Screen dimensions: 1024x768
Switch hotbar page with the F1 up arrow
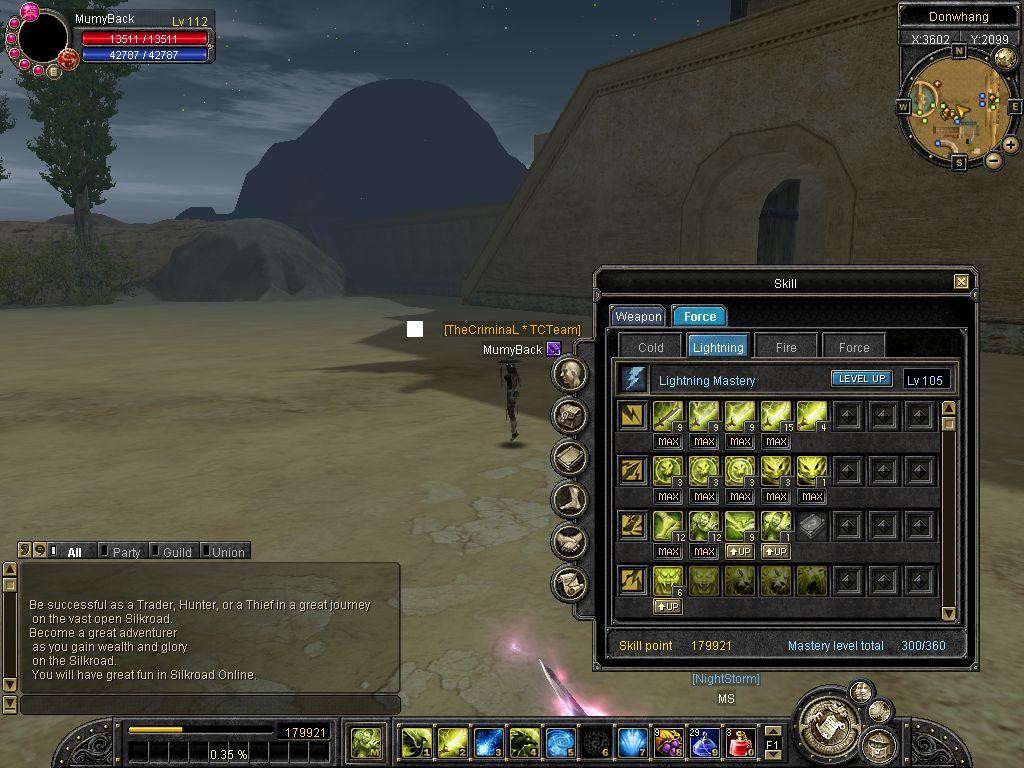pos(773,732)
